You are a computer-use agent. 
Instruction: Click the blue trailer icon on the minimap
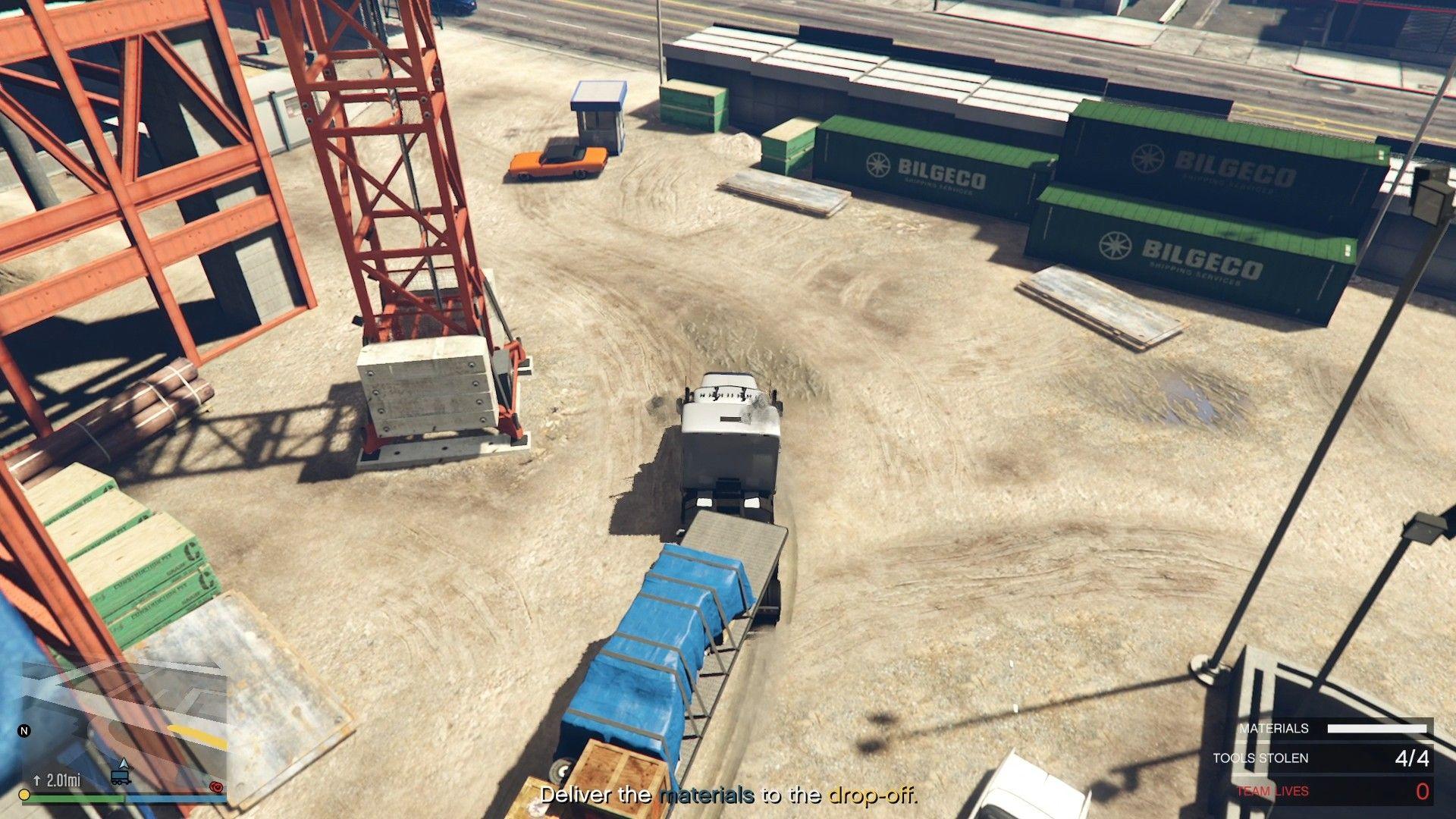120,777
